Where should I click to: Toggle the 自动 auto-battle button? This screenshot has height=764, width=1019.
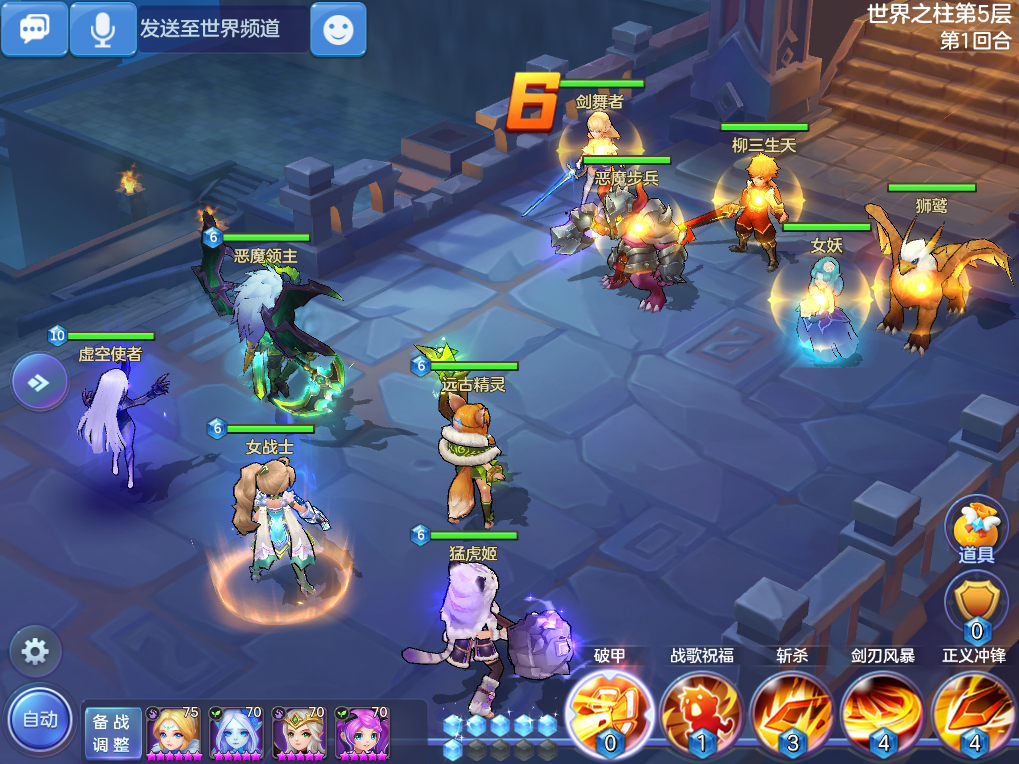[x=40, y=718]
